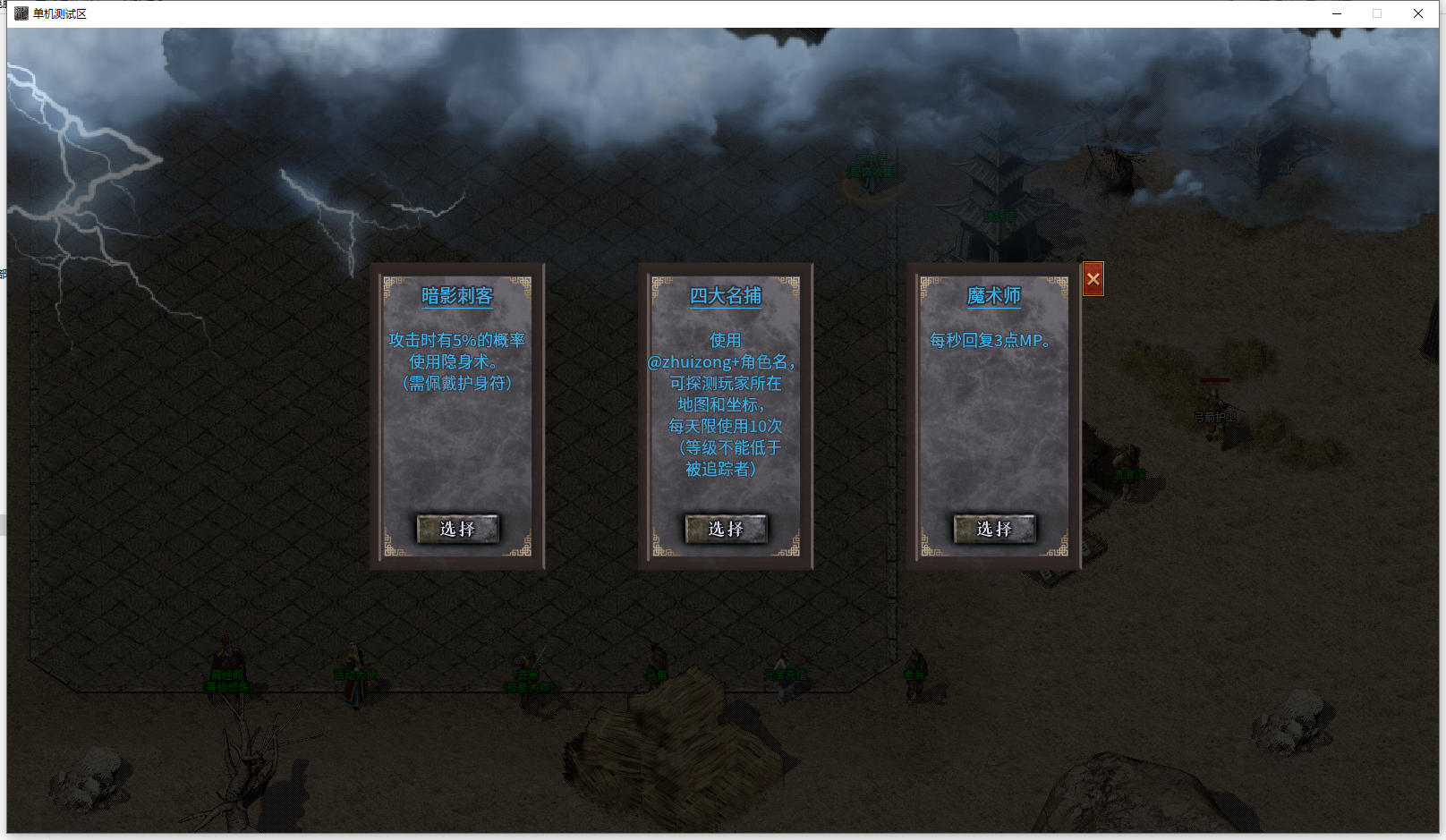Open the 魔术师 title link
Screen dimensions: 1446x840
pyautogui.click(x=993, y=296)
